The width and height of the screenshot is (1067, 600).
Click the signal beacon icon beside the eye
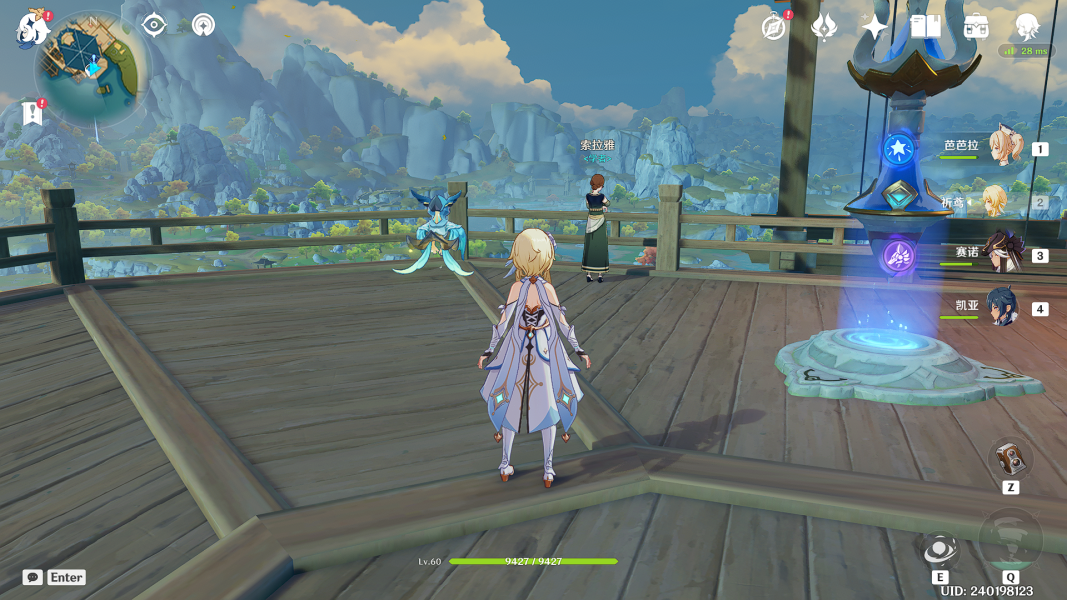pos(203,25)
